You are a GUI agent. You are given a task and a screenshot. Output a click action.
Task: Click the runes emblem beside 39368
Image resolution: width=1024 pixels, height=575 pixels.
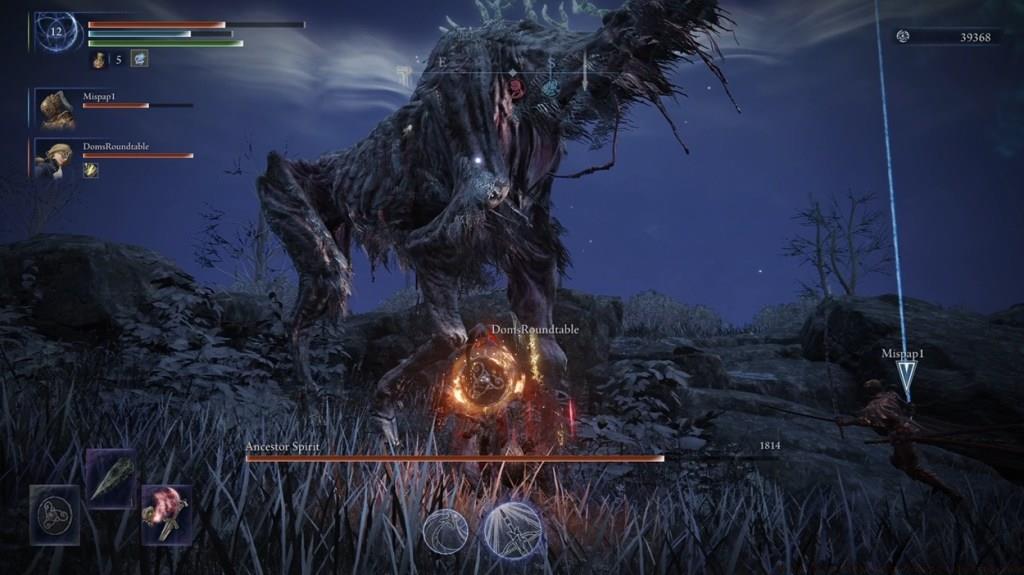[x=903, y=37]
